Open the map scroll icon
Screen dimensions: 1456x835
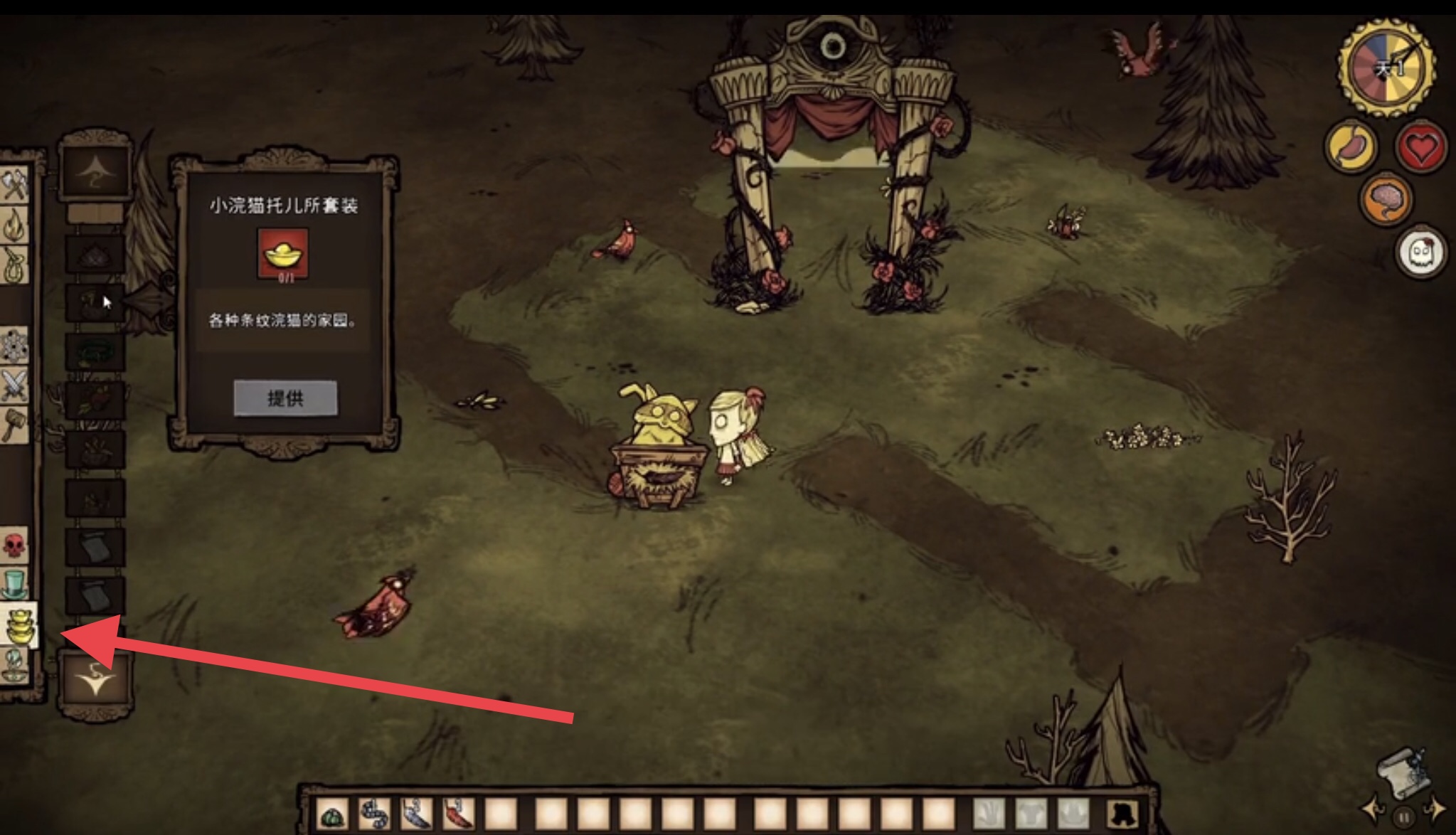pyautogui.click(x=1403, y=772)
